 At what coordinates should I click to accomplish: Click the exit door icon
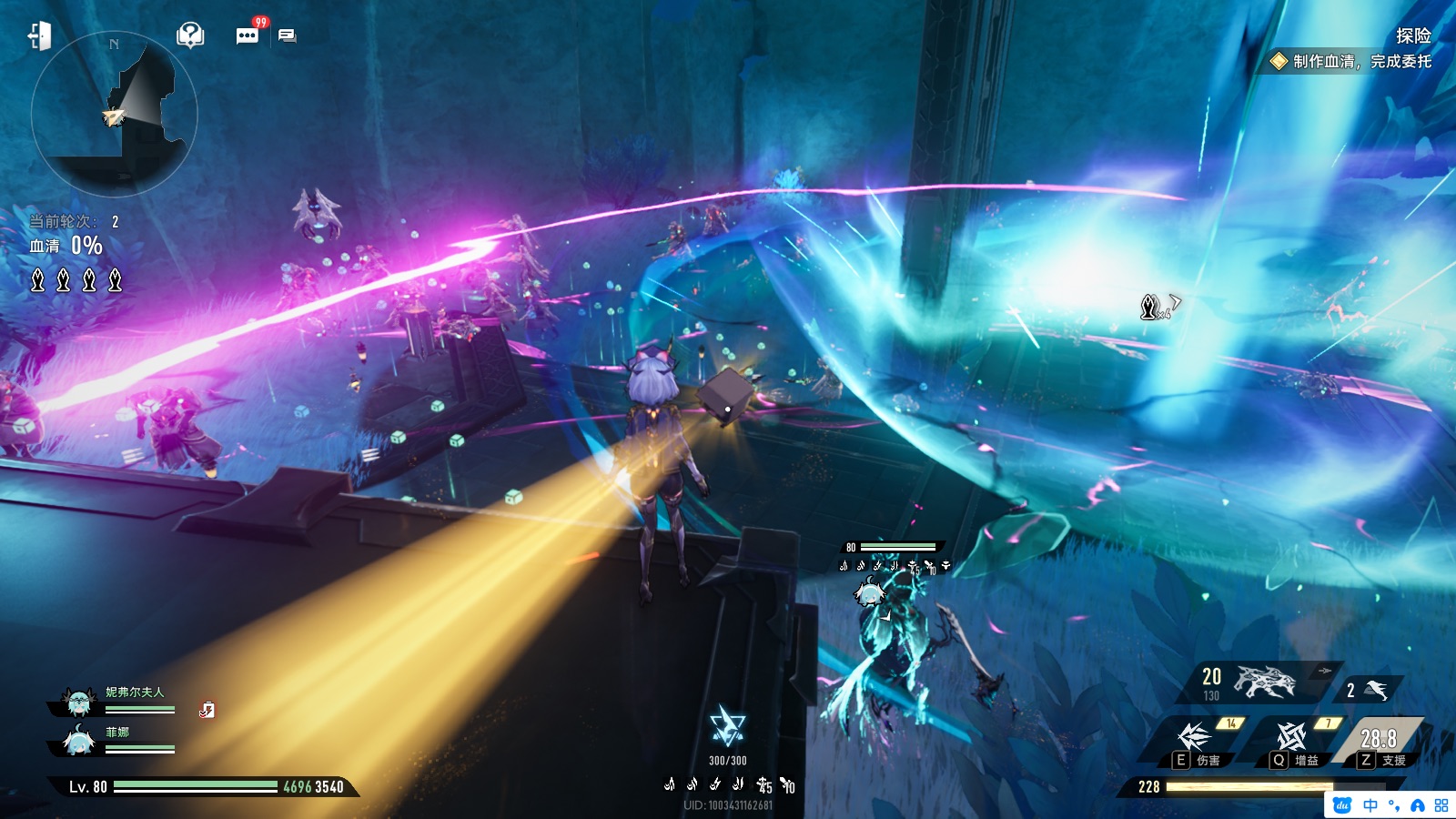(39, 36)
